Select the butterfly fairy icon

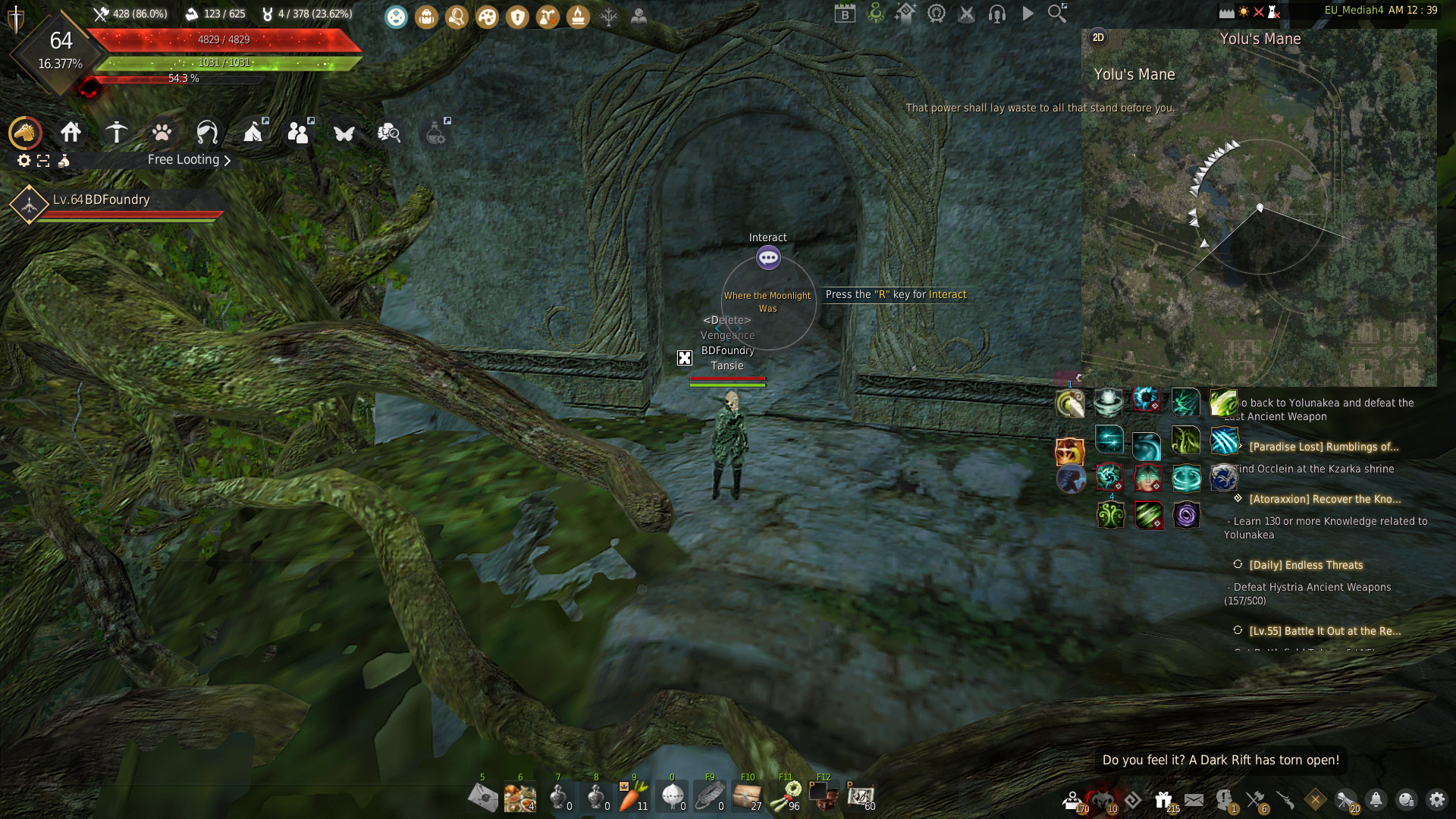[x=344, y=133]
